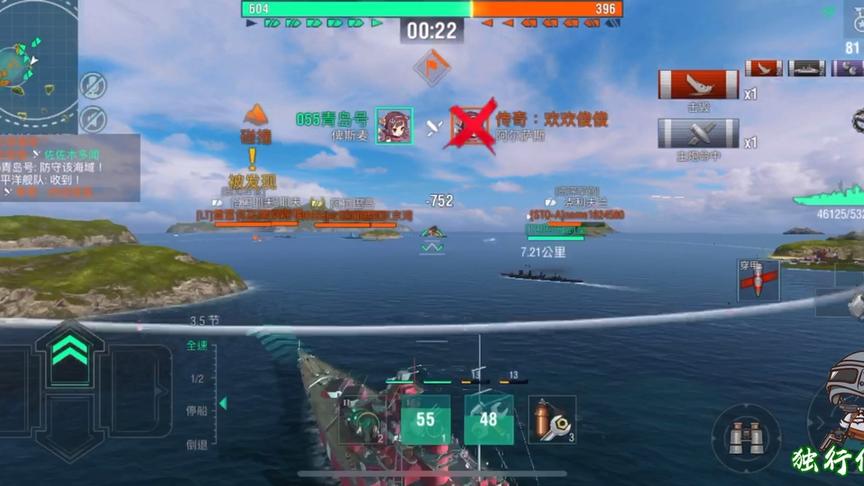Screen dimensions: 864x486
Task: Set throttle to 停船 (stop)
Action: pyautogui.click(x=197, y=411)
